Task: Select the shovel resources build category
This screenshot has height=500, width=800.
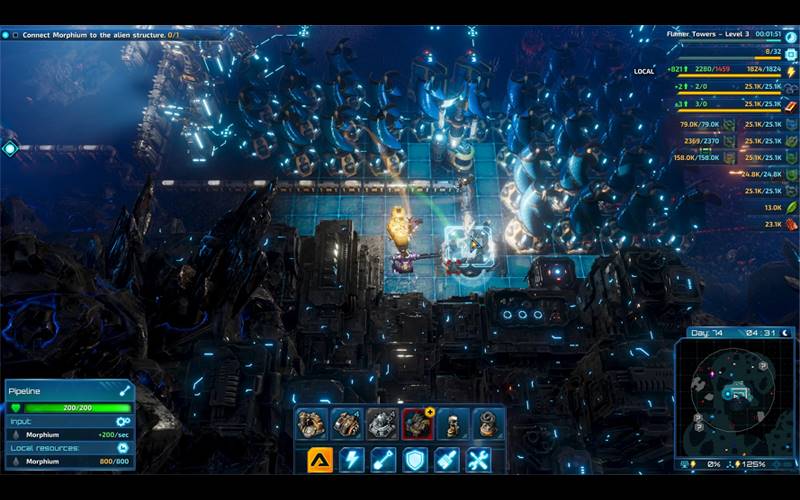Action: coord(384,459)
